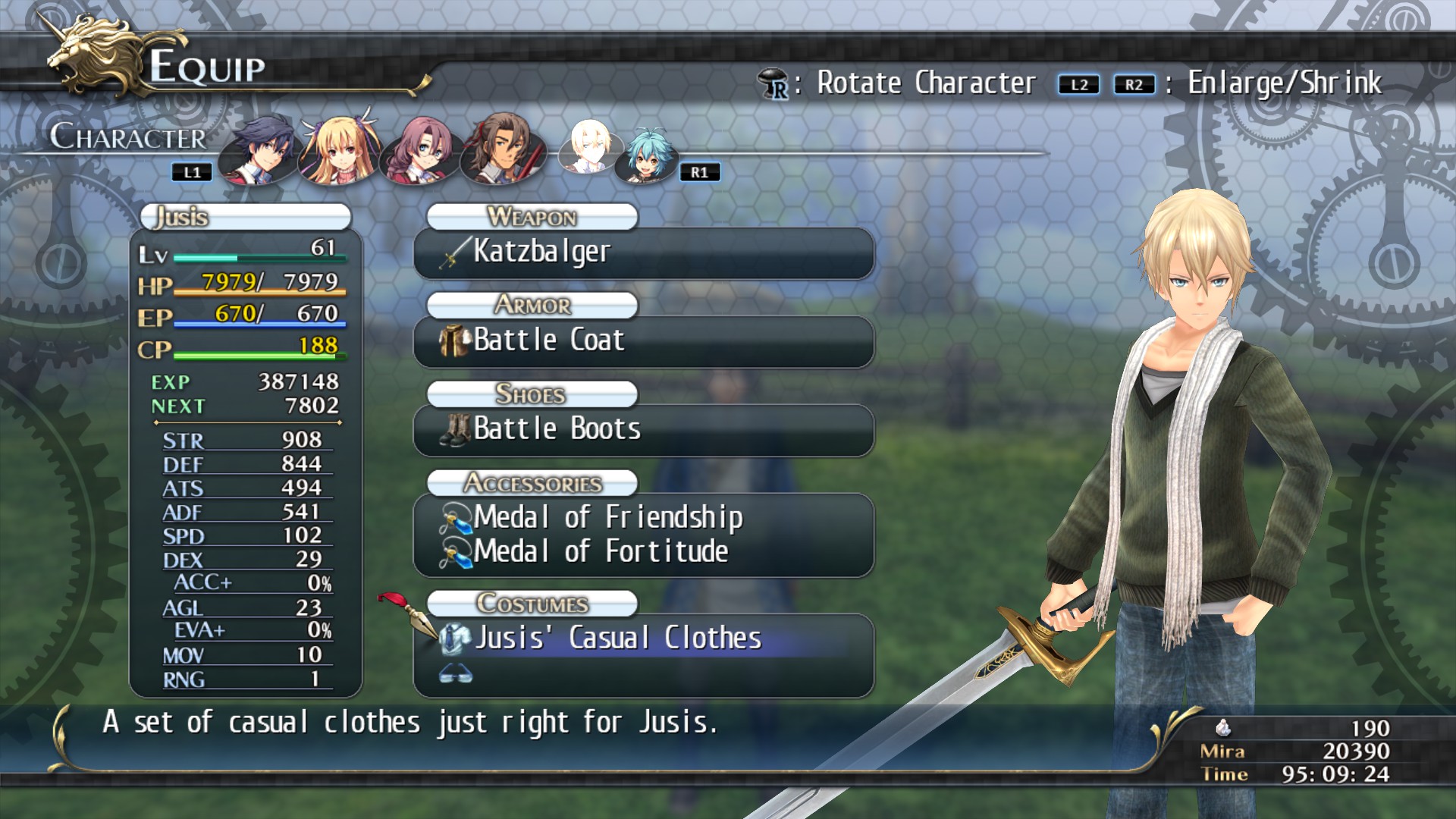Viewport: 1456px width, 819px height.
Task: Click the Medal of Fortitude charm icon
Action: 455,551
